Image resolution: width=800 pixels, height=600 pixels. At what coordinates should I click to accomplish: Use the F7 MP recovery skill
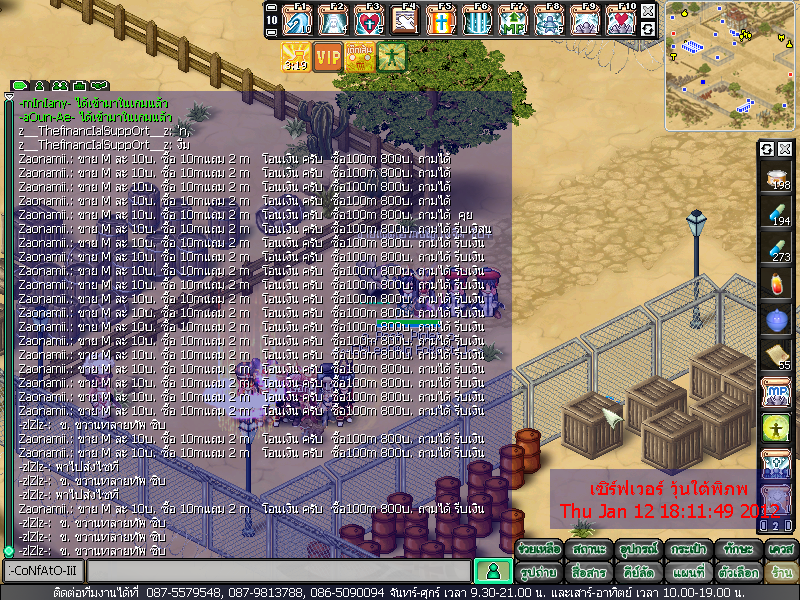(x=513, y=19)
